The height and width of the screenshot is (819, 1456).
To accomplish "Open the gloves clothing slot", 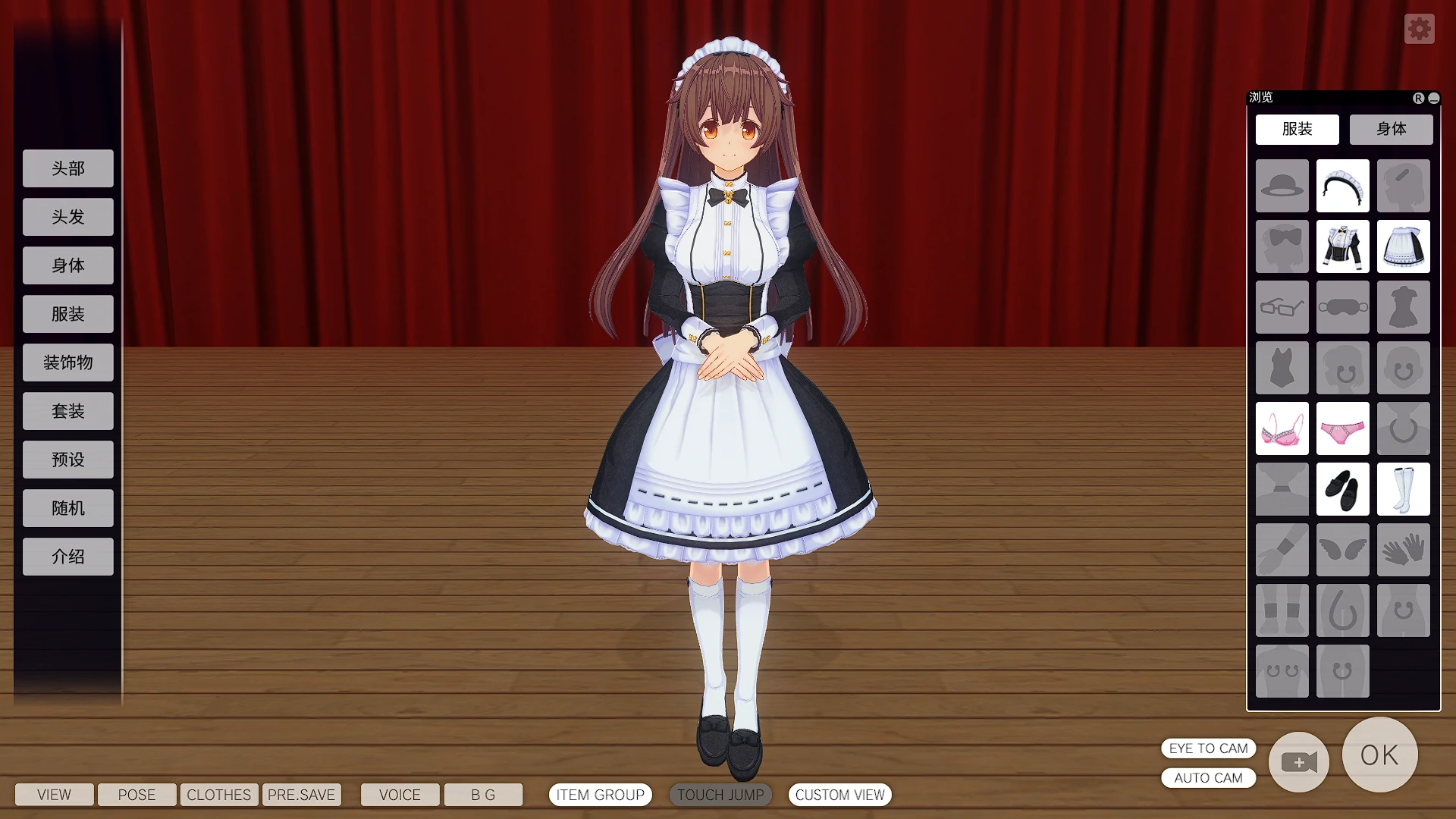I will click(1402, 549).
